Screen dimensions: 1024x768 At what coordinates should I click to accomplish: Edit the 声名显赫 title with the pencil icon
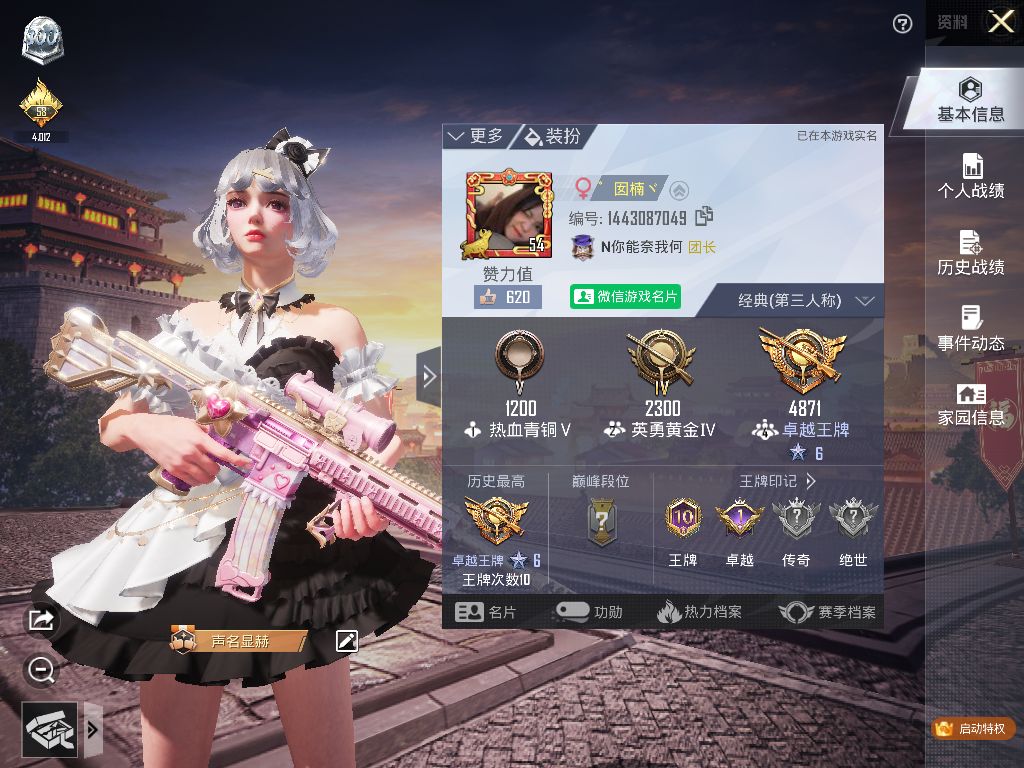347,641
